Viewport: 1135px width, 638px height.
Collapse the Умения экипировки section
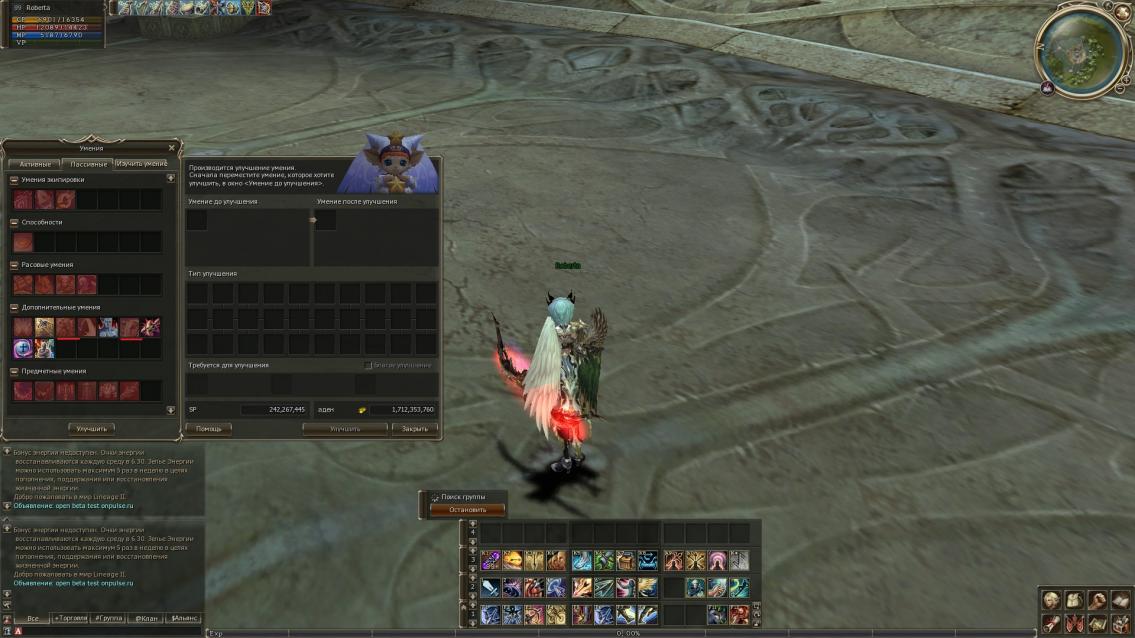[14, 180]
